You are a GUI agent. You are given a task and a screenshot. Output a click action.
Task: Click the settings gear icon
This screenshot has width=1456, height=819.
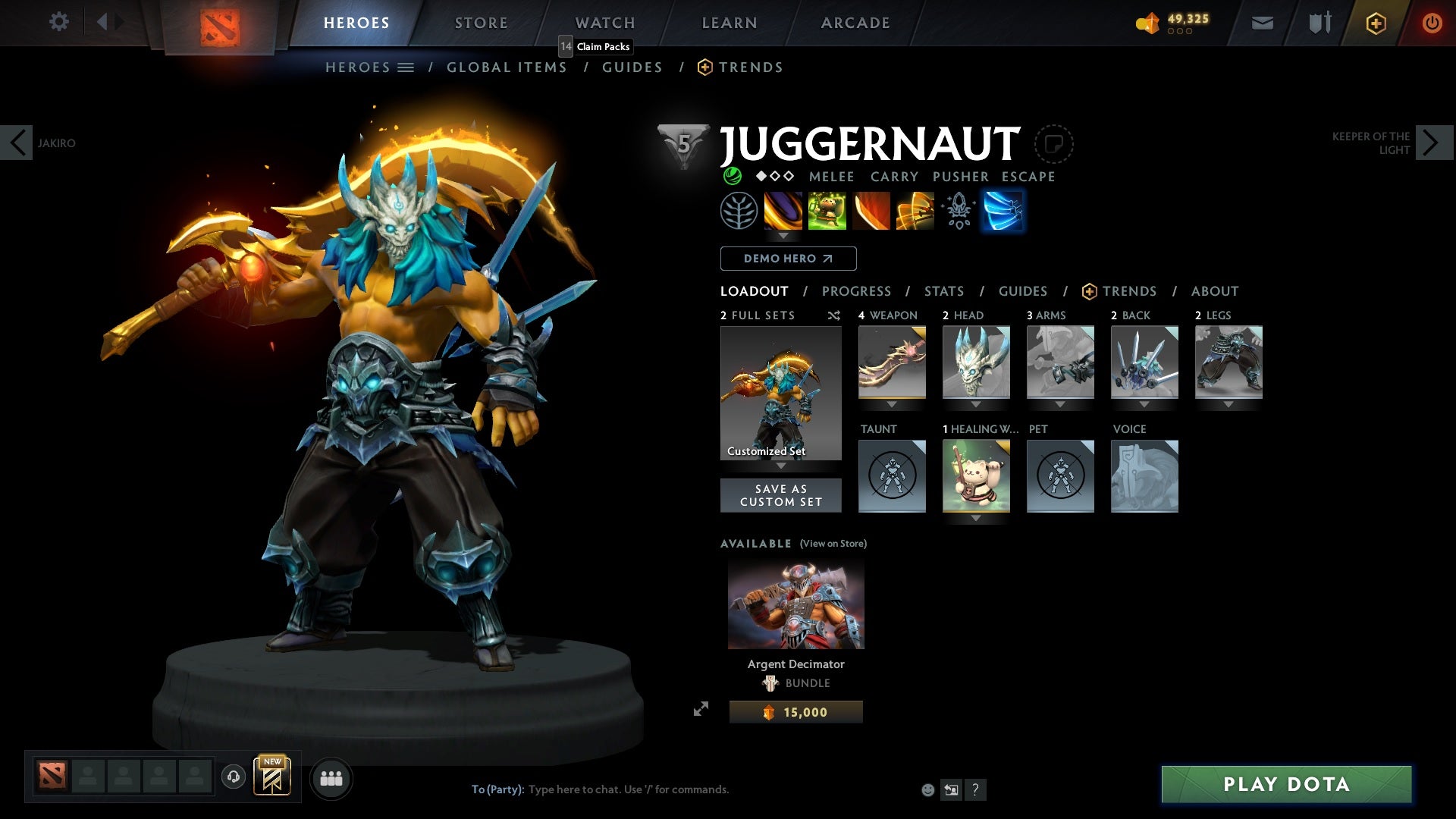pos(58,22)
